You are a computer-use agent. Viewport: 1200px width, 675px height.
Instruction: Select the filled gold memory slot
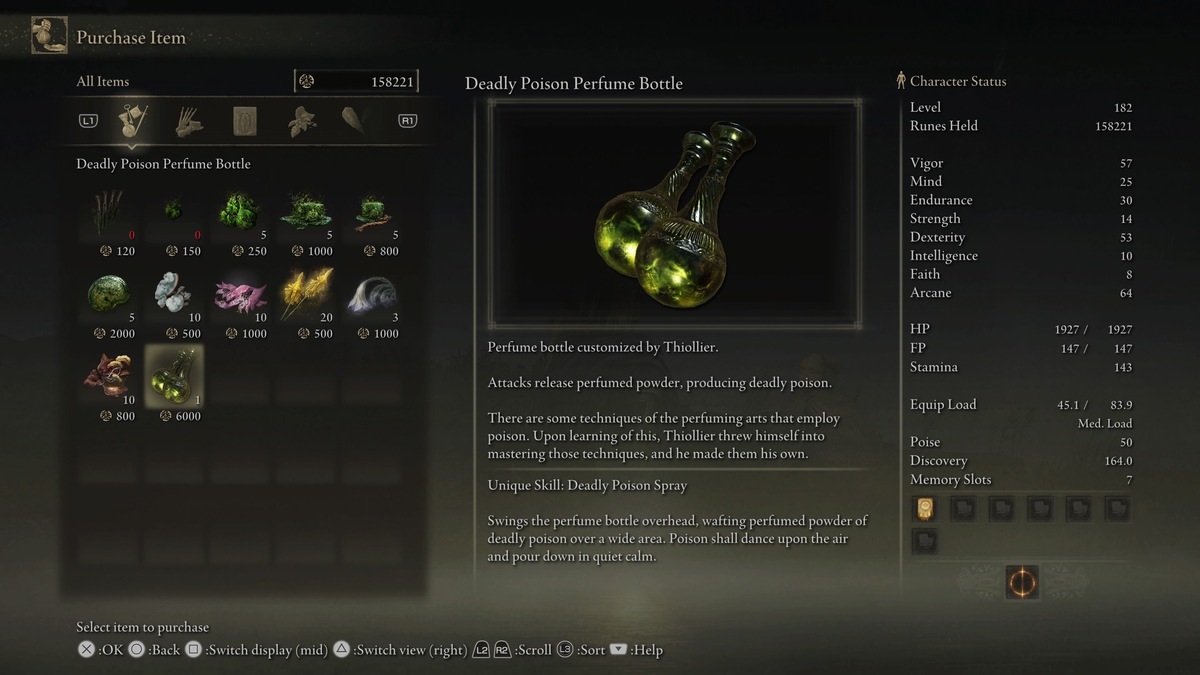point(925,510)
